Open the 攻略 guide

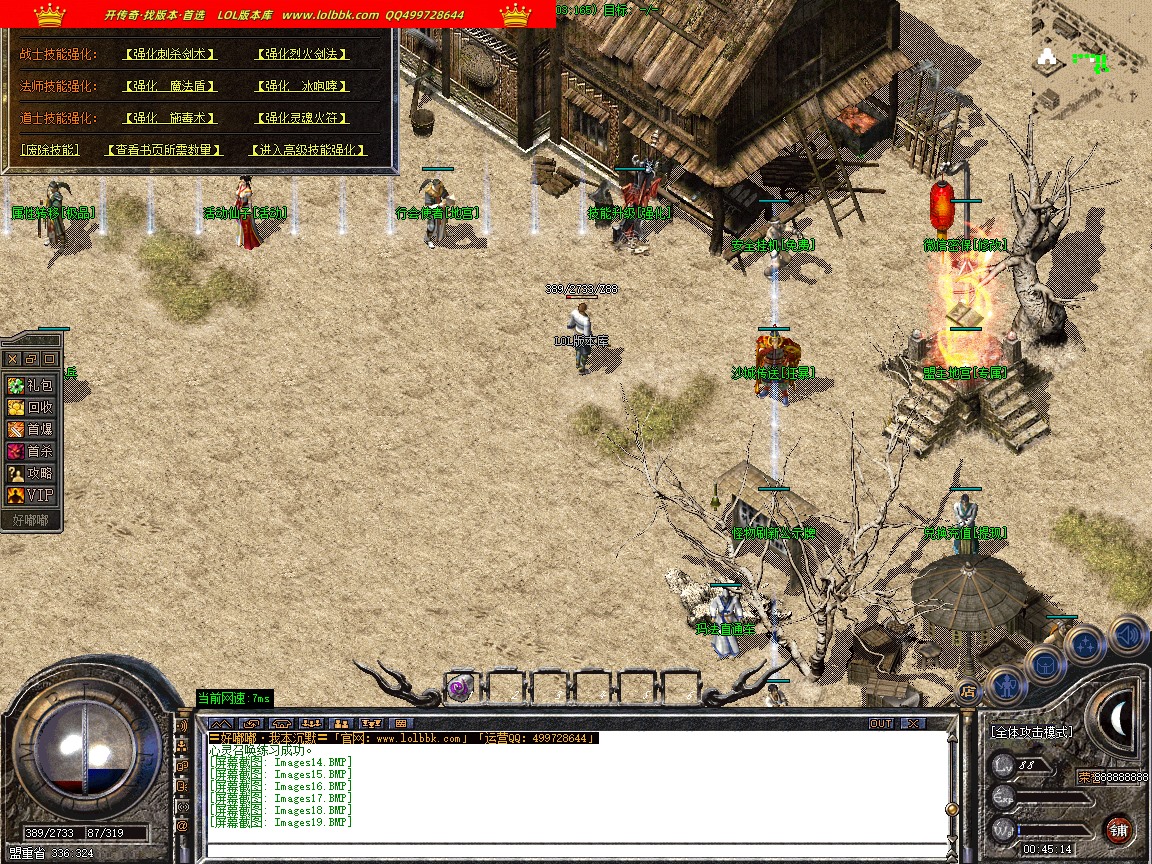point(31,473)
